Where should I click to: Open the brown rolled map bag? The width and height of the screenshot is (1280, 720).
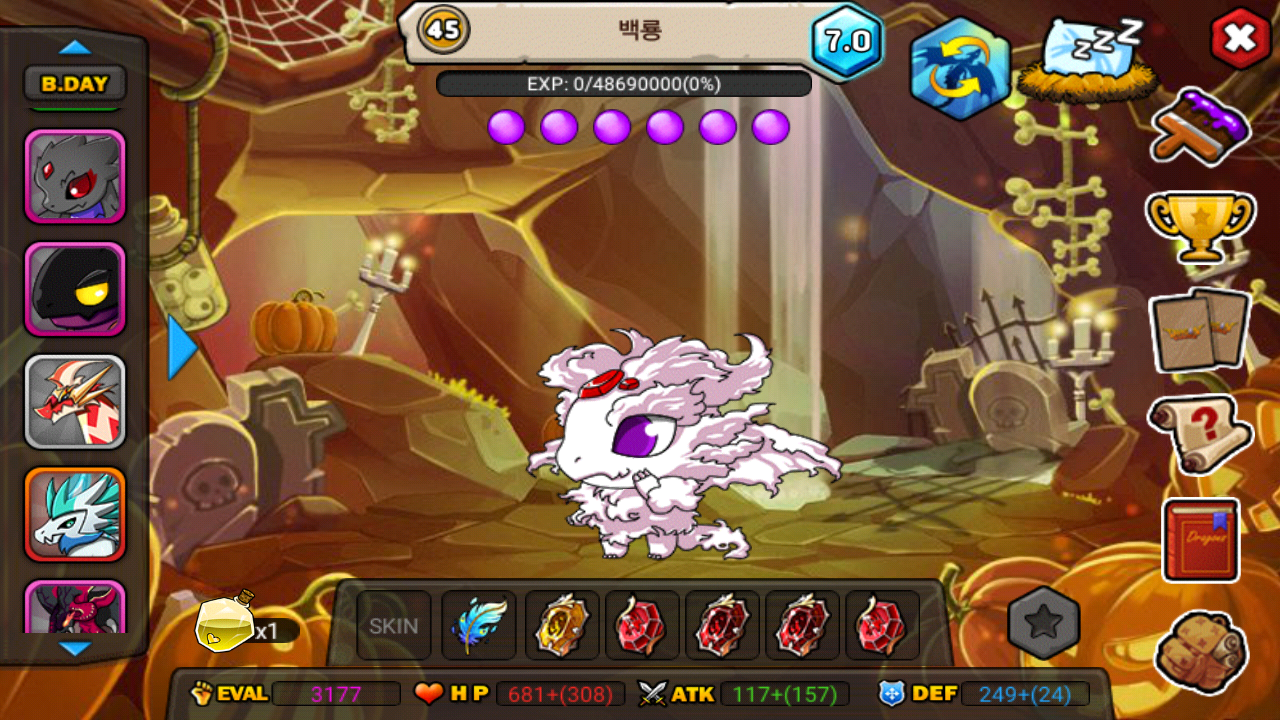click(1200, 652)
